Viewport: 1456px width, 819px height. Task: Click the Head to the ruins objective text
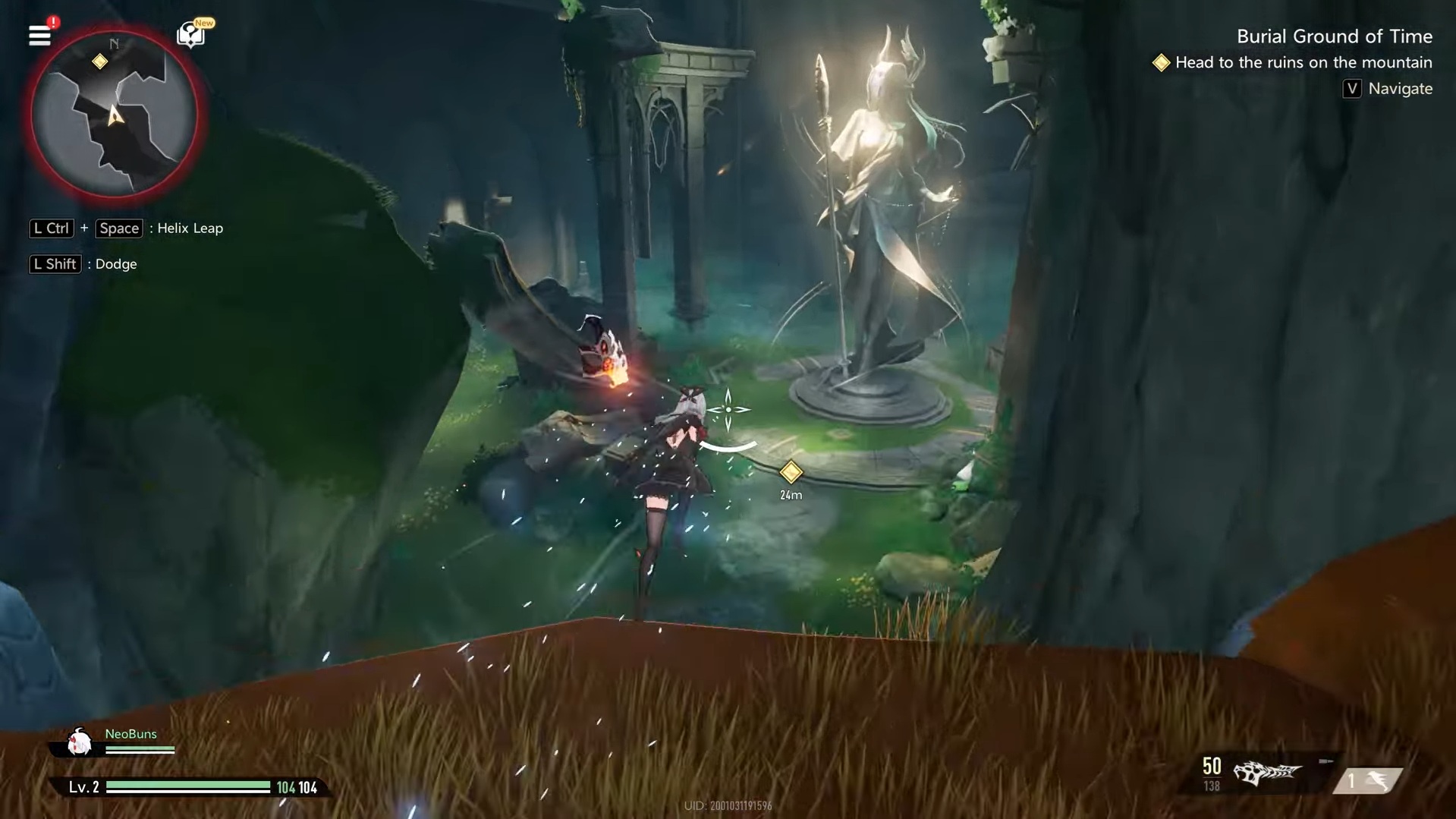(1303, 63)
